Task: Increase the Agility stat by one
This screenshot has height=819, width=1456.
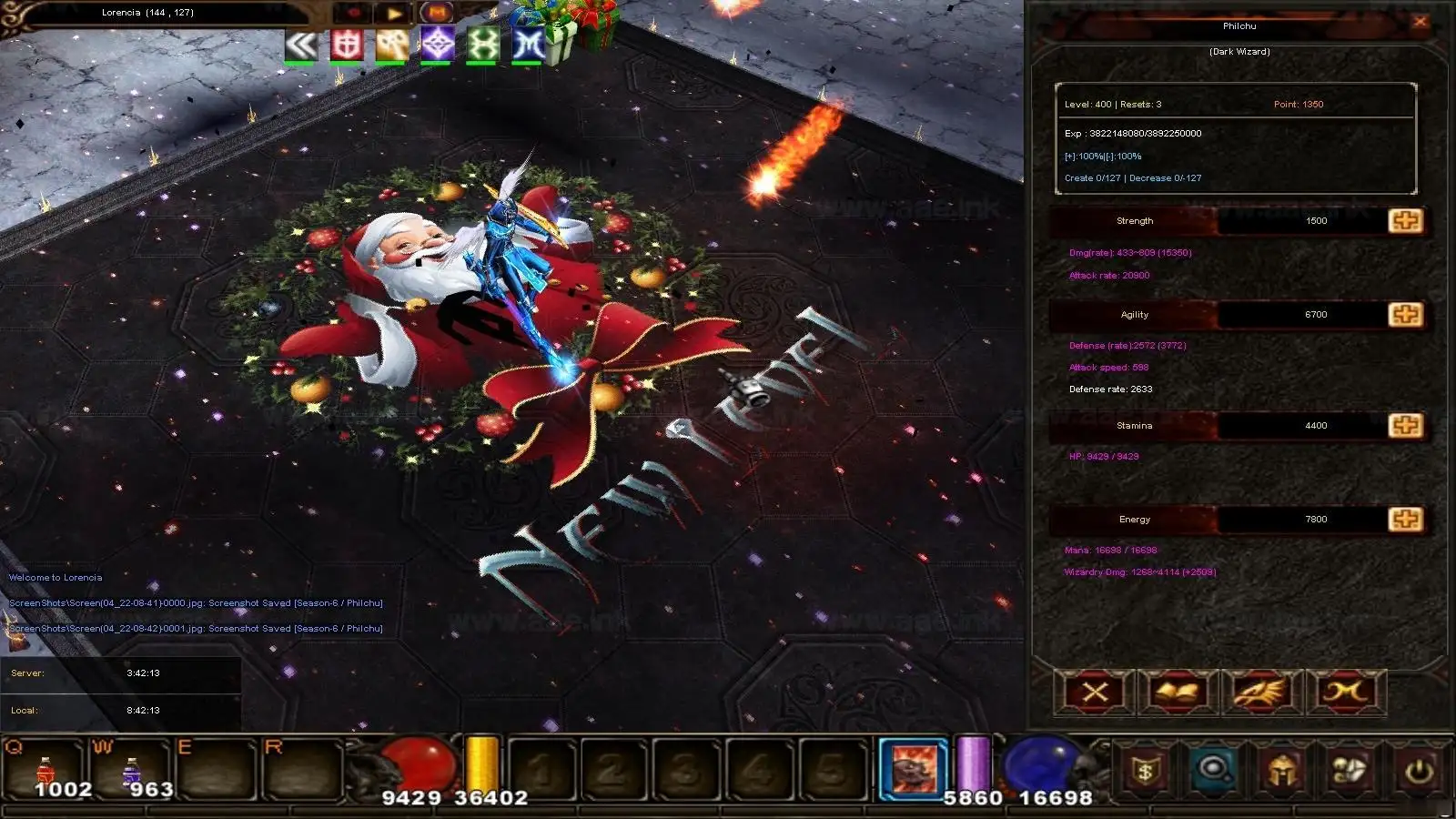Action: pos(1405,315)
